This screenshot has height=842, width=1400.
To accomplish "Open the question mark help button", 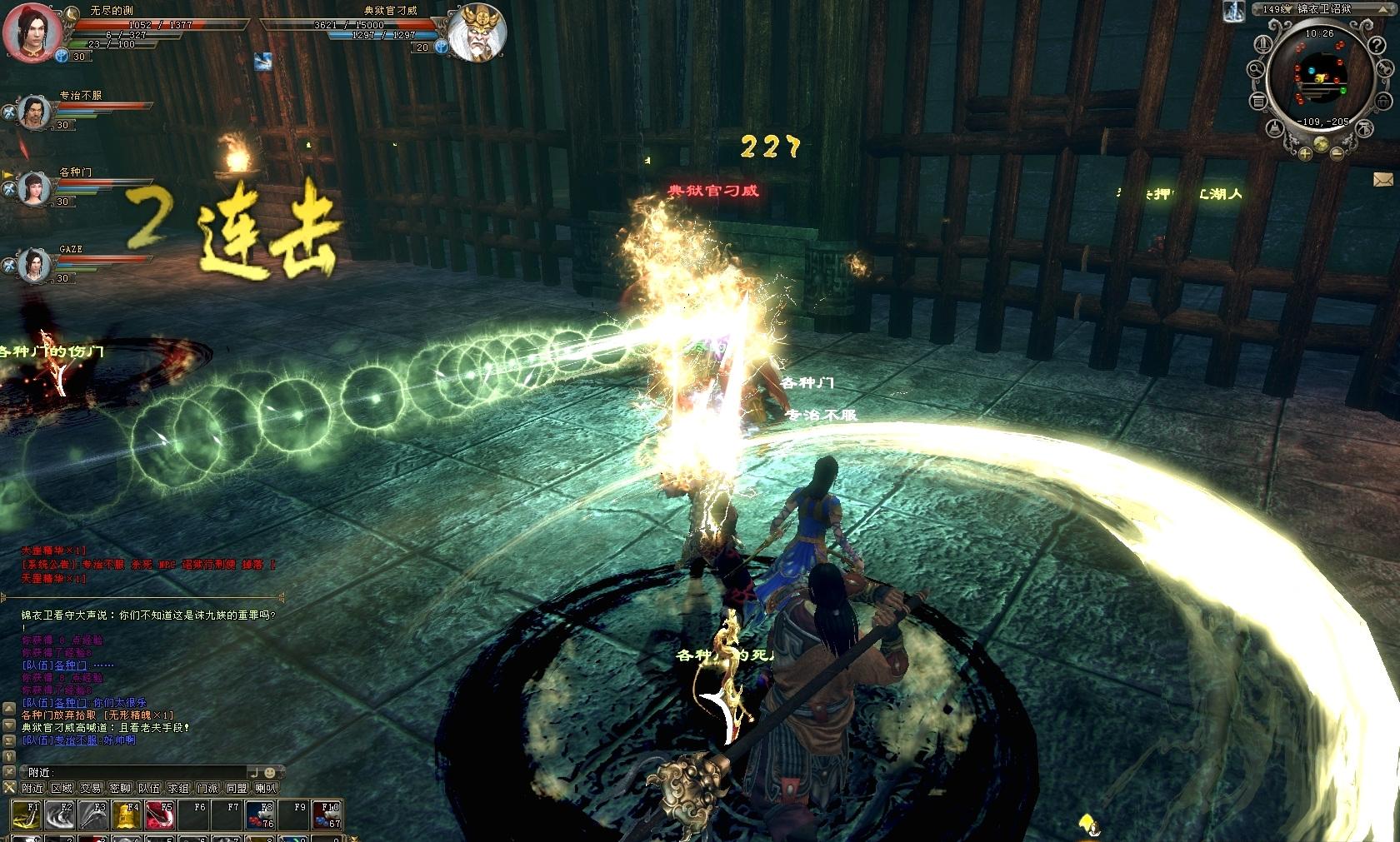I will point(1377,47).
